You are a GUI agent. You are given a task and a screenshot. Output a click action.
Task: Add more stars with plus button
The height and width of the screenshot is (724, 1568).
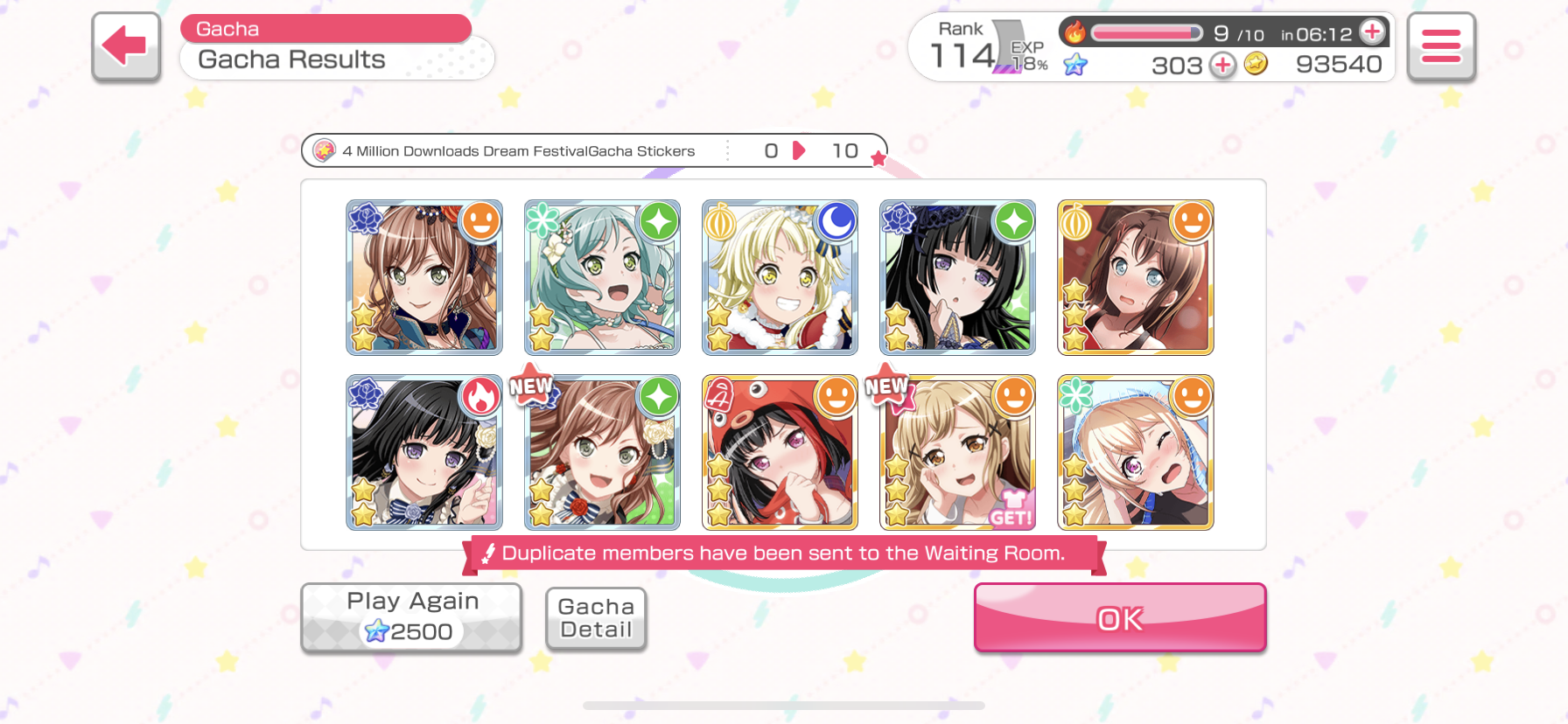pos(1222,65)
